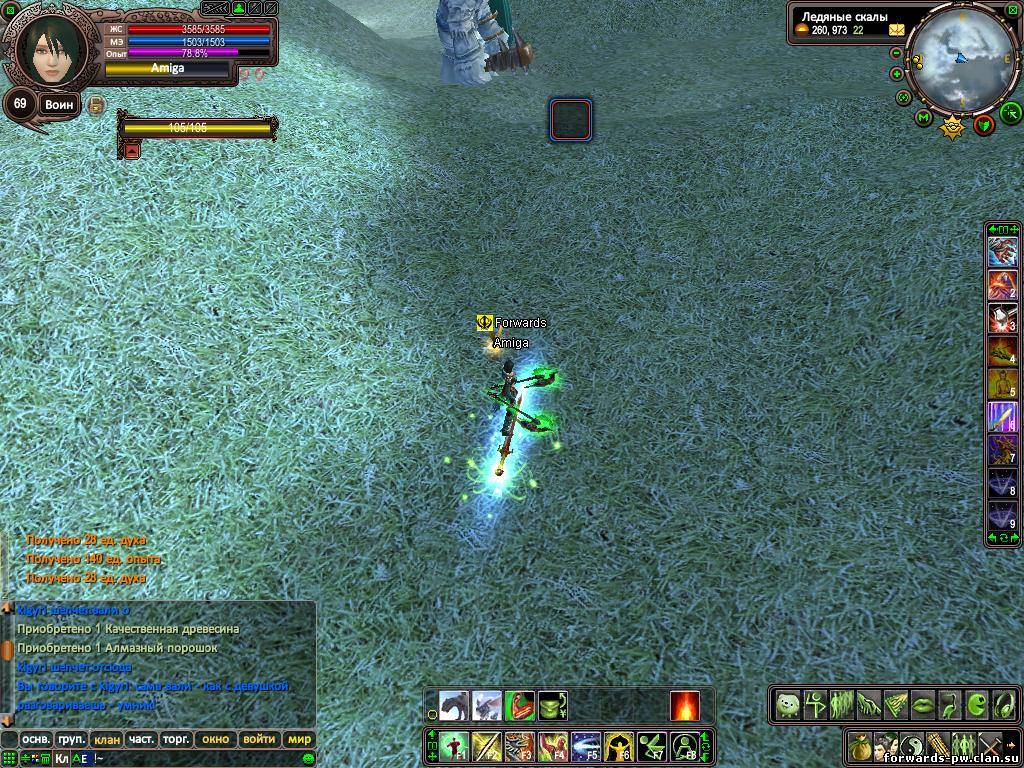Image resolution: width=1024 pixels, height=768 pixels.
Task: Switch to the 'клан' chat tab
Action: click(x=105, y=739)
